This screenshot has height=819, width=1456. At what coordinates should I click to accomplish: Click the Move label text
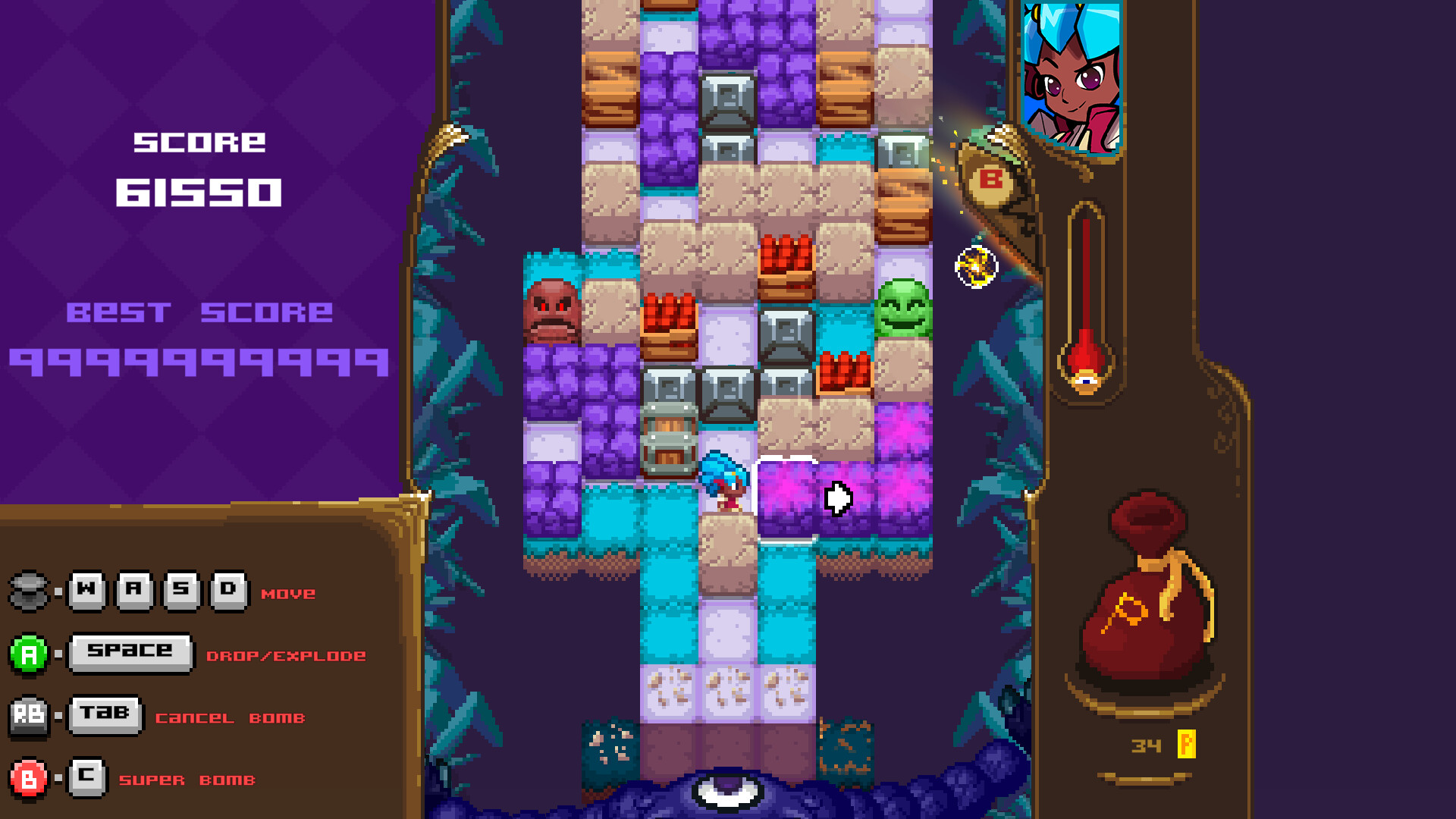point(287,595)
